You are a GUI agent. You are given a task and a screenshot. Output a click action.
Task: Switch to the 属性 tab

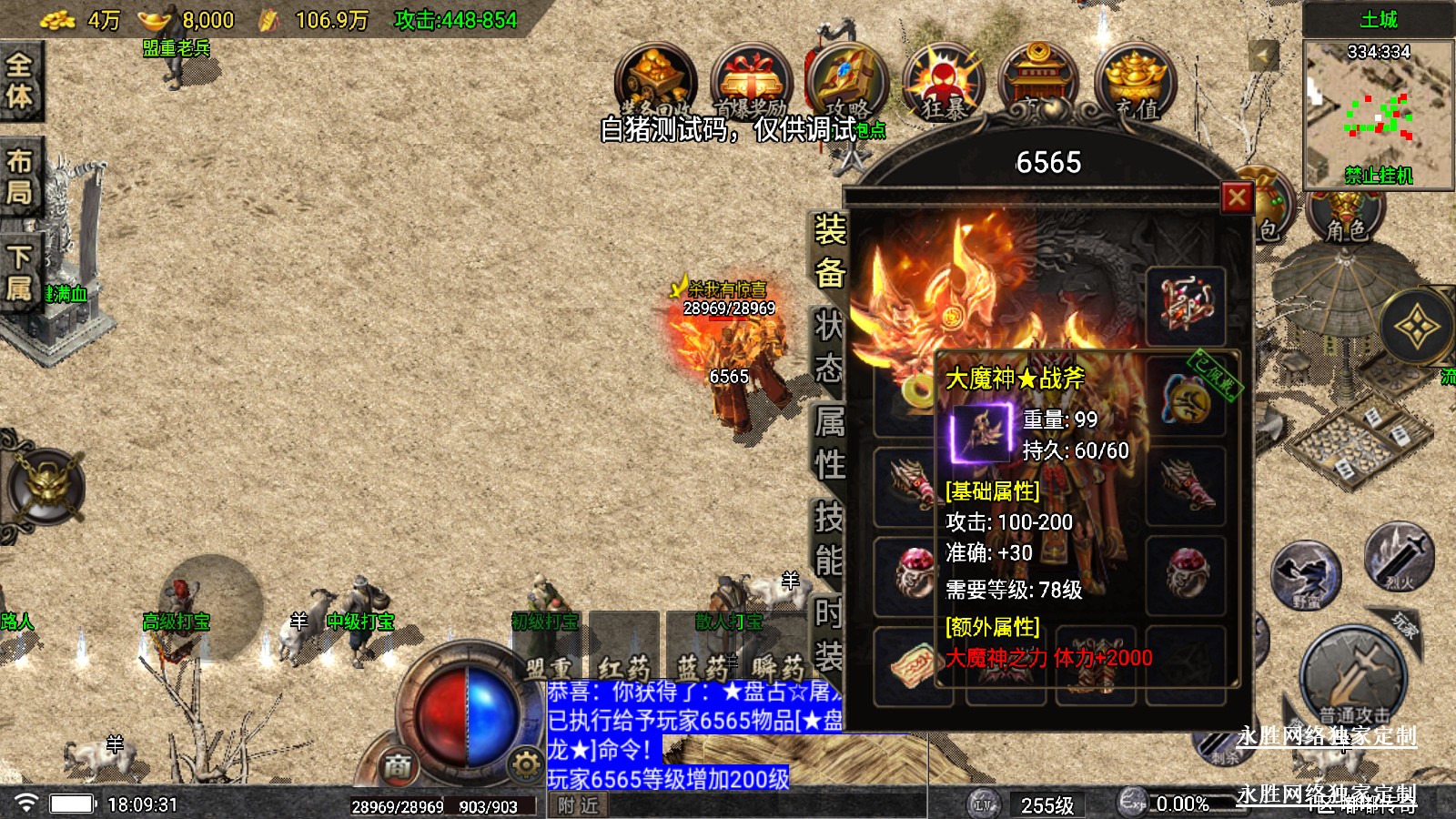coord(829,443)
